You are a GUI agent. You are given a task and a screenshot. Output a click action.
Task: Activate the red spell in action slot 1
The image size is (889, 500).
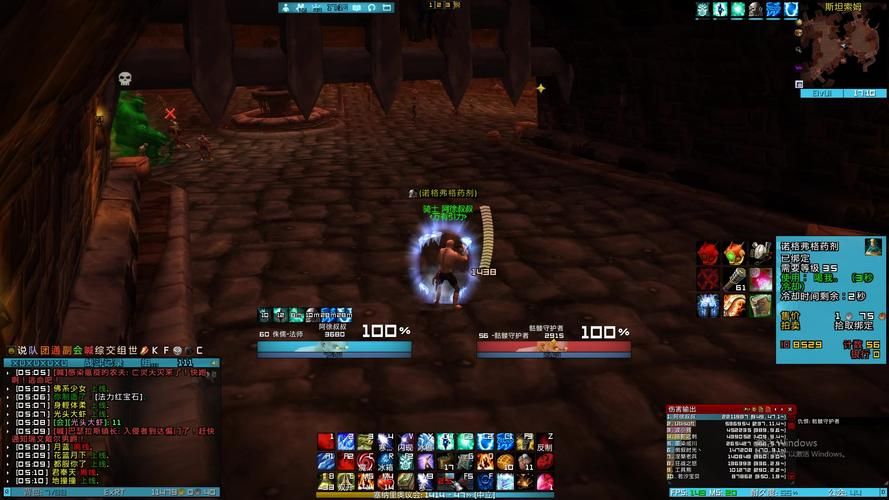(325, 442)
